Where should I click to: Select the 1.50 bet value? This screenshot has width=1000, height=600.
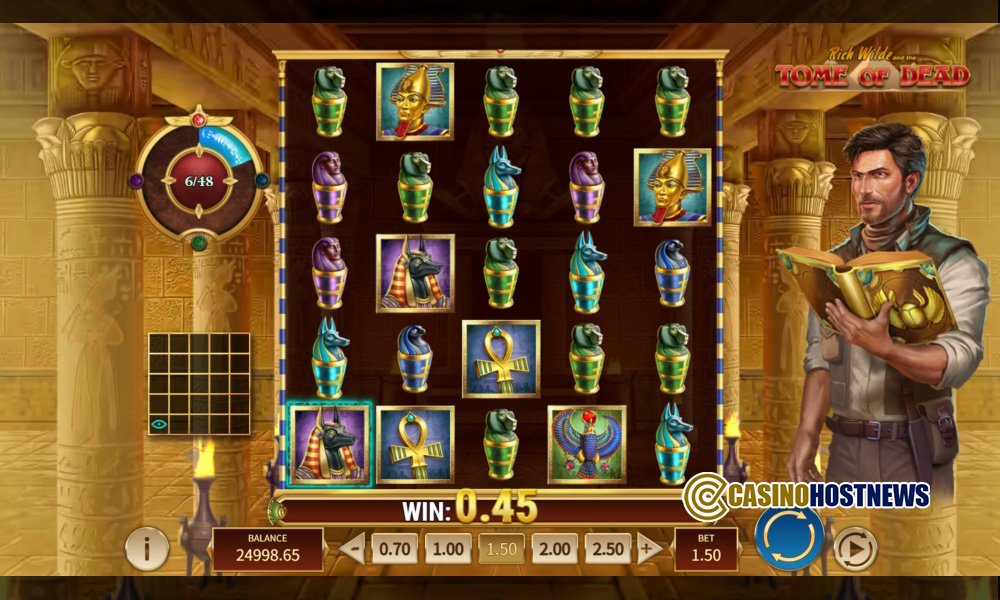coord(501,548)
